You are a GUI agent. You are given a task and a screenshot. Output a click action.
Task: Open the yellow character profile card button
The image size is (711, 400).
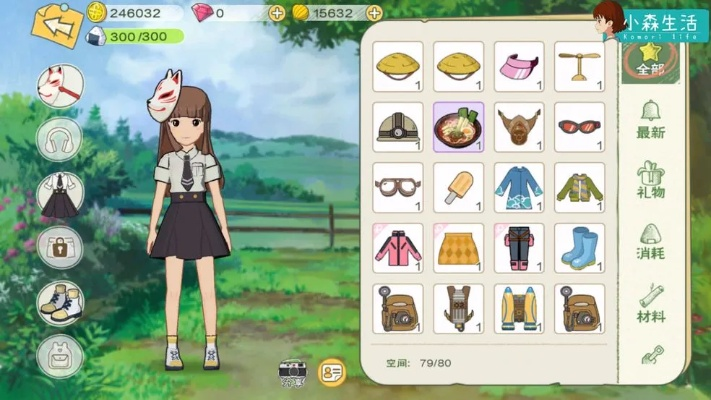(331, 372)
